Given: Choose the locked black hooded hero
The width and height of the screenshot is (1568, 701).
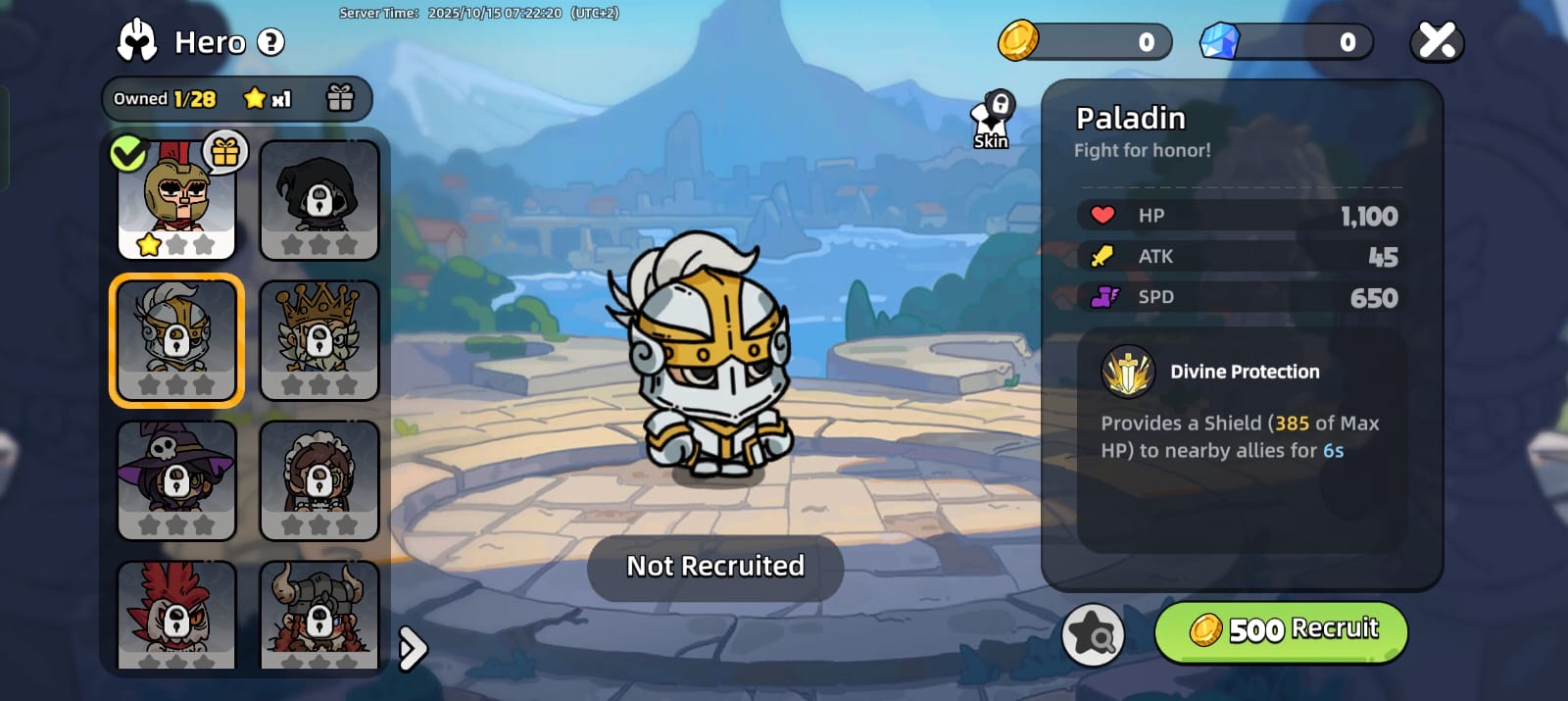Looking at the screenshot, I should (x=318, y=200).
